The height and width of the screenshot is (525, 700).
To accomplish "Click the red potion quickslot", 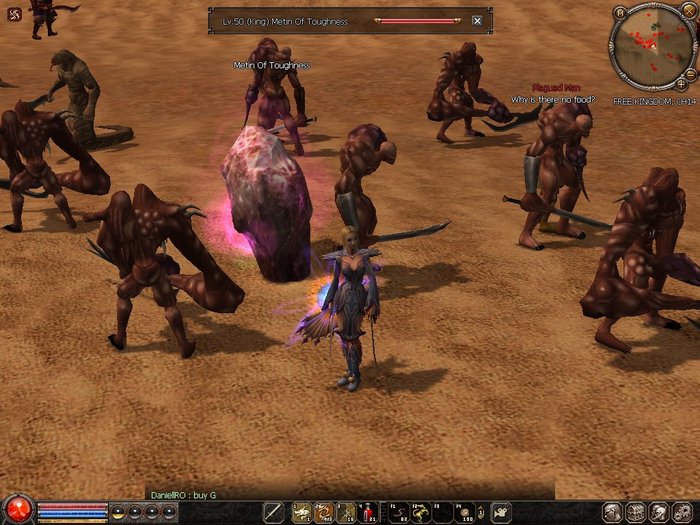I will [x=368, y=512].
